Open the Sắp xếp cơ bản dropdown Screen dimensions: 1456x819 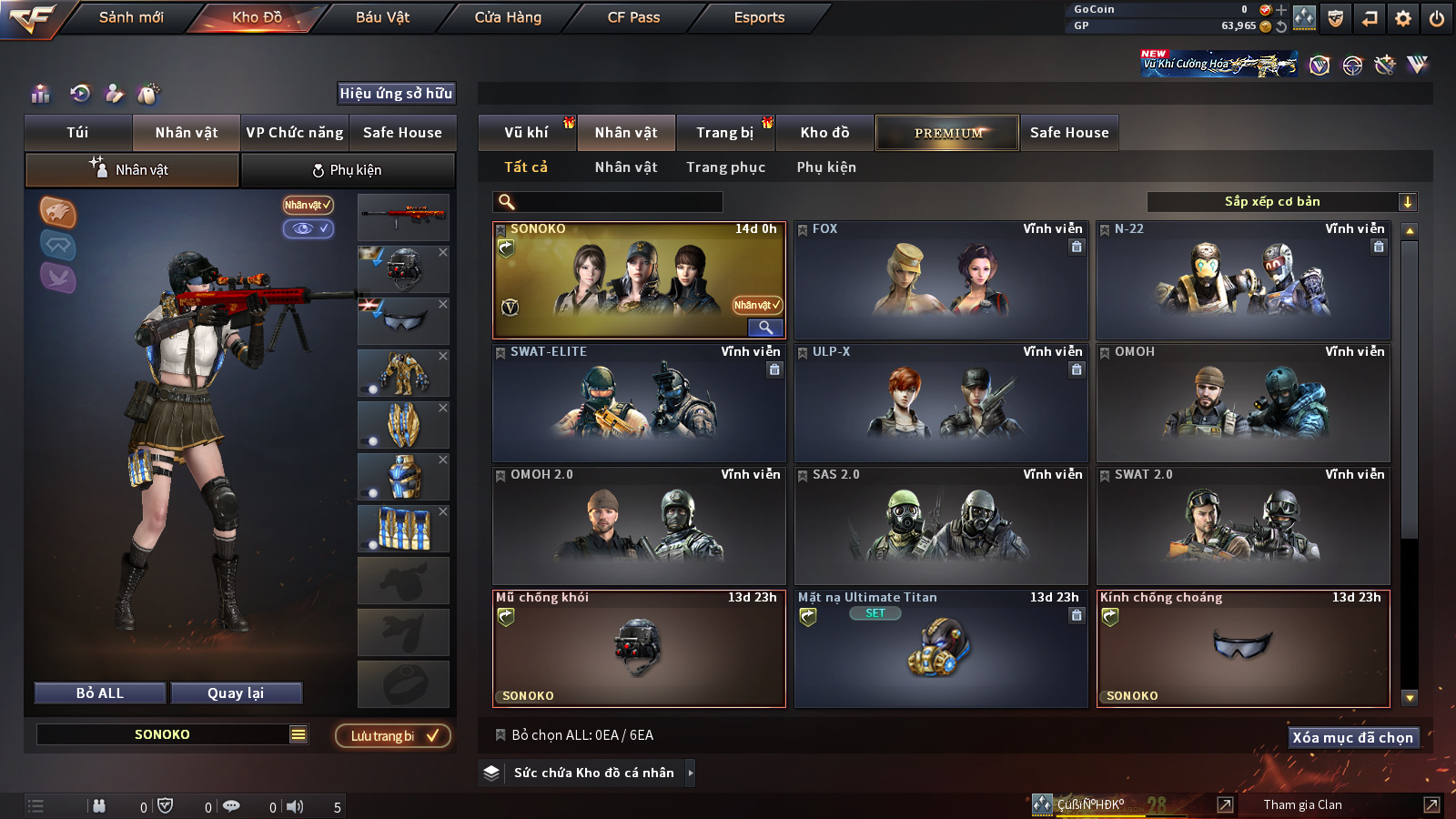(x=1281, y=202)
